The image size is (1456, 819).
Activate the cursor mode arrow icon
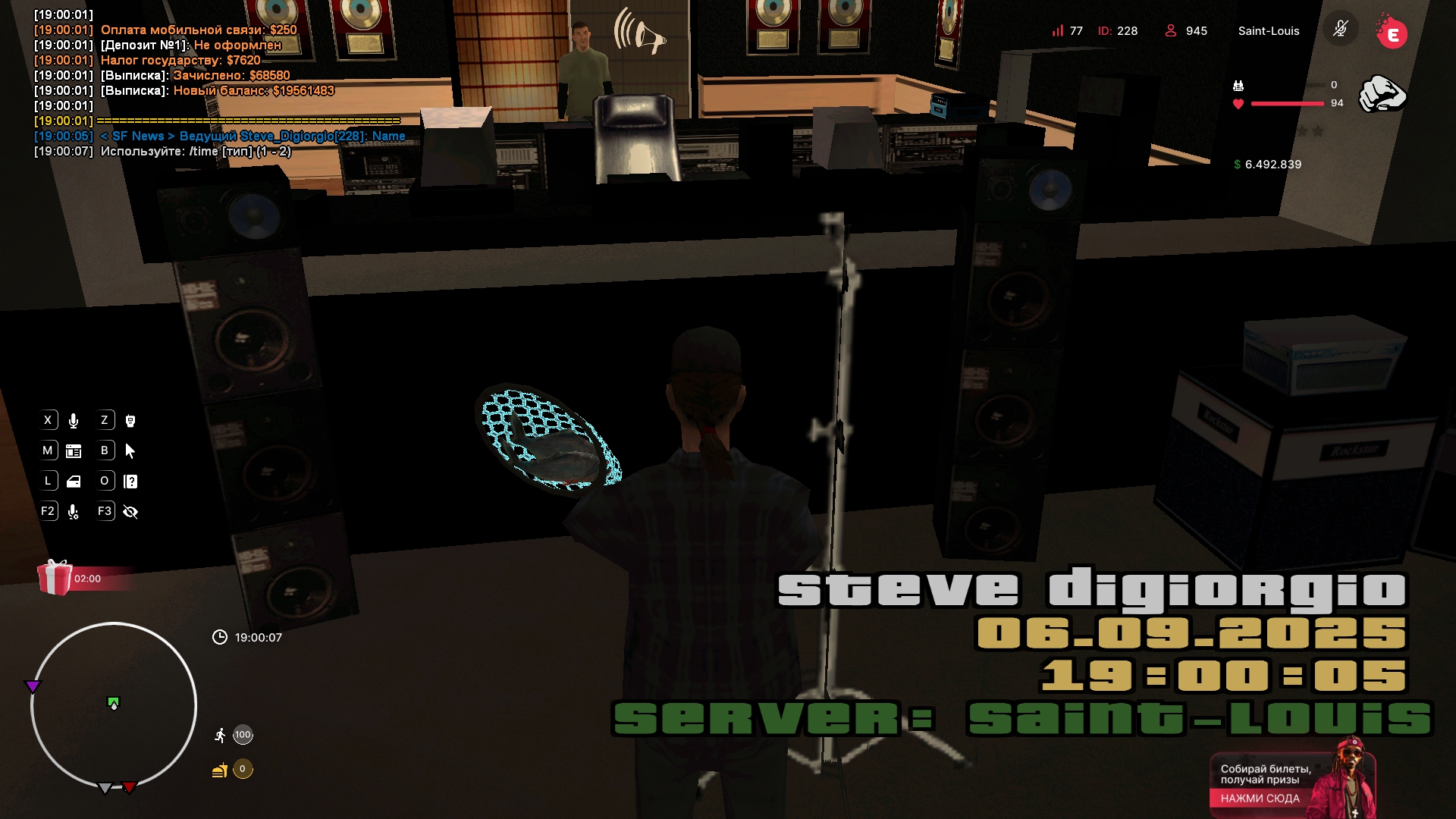(130, 451)
